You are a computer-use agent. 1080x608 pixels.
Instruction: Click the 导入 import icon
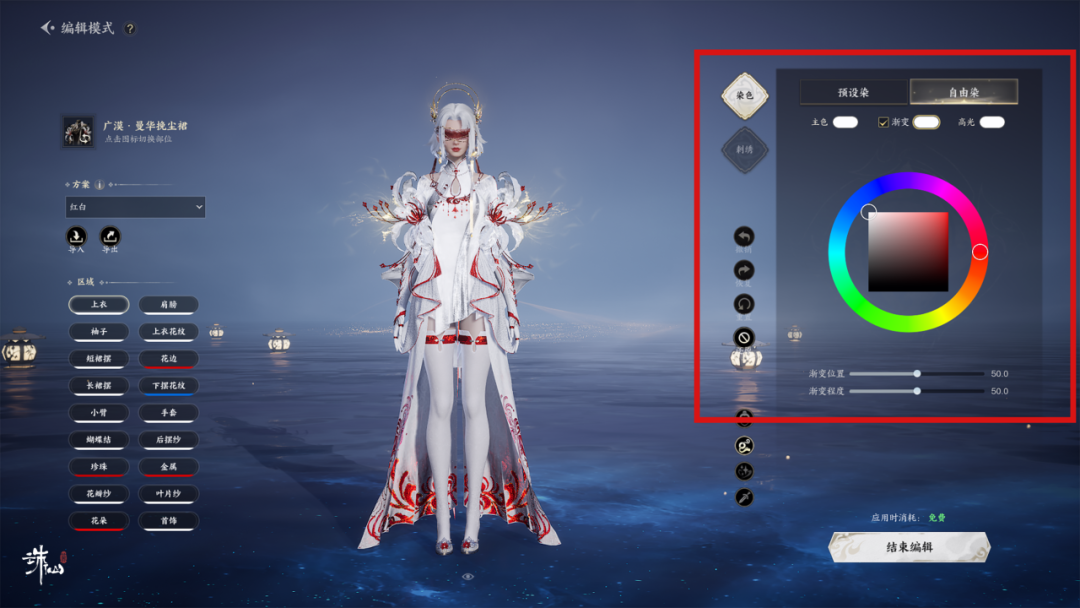77,237
